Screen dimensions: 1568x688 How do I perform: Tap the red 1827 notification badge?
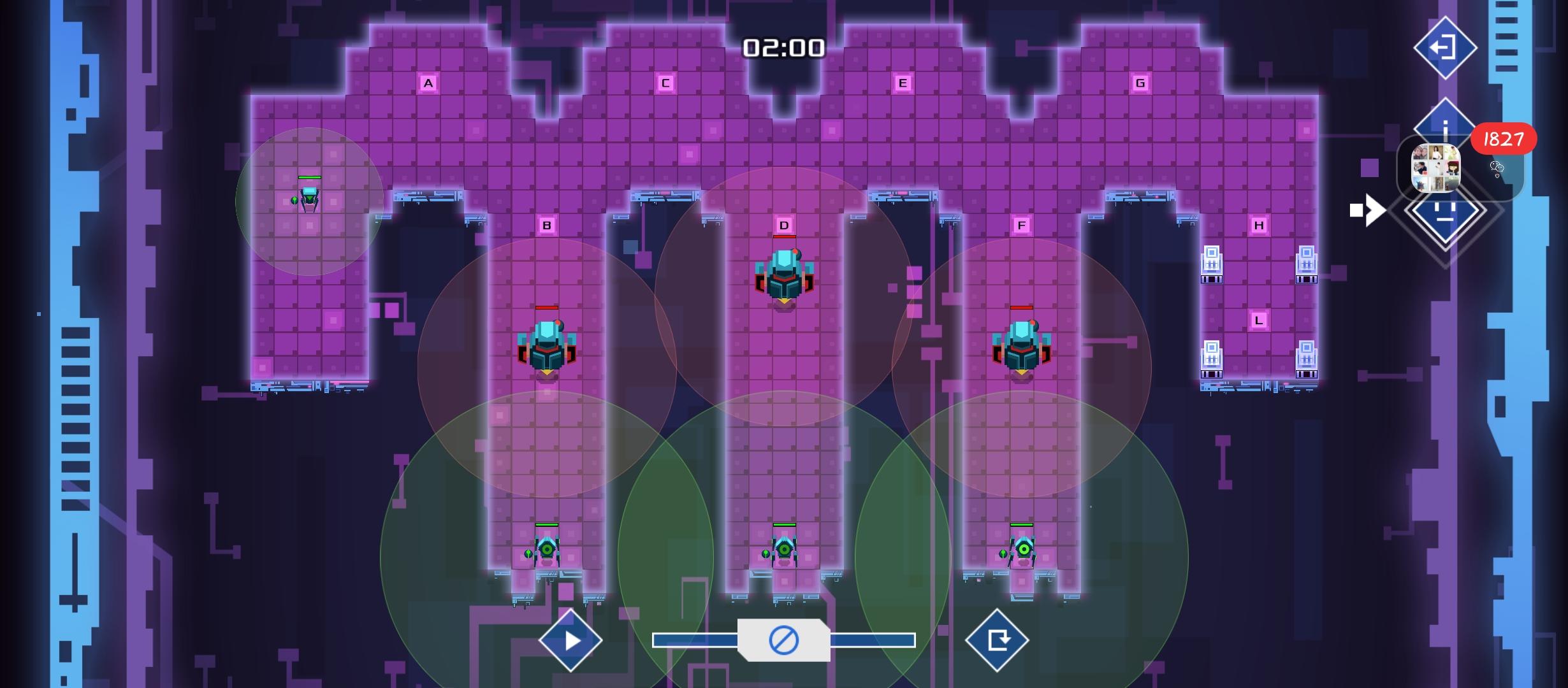click(1502, 138)
